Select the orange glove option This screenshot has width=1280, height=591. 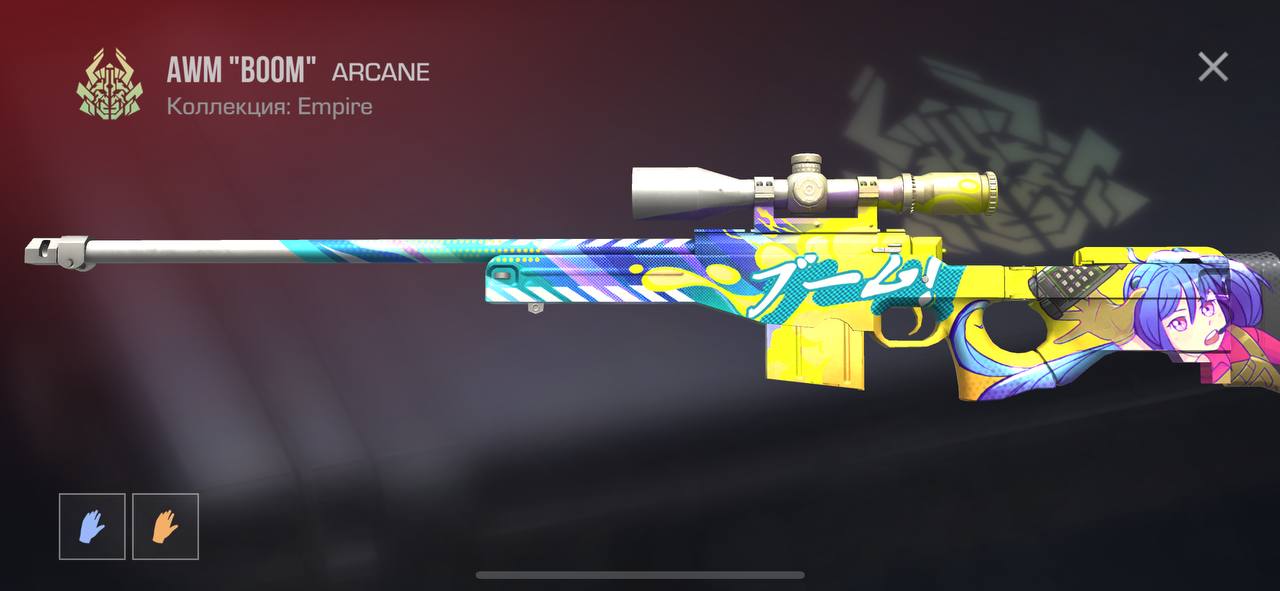(x=165, y=526)
